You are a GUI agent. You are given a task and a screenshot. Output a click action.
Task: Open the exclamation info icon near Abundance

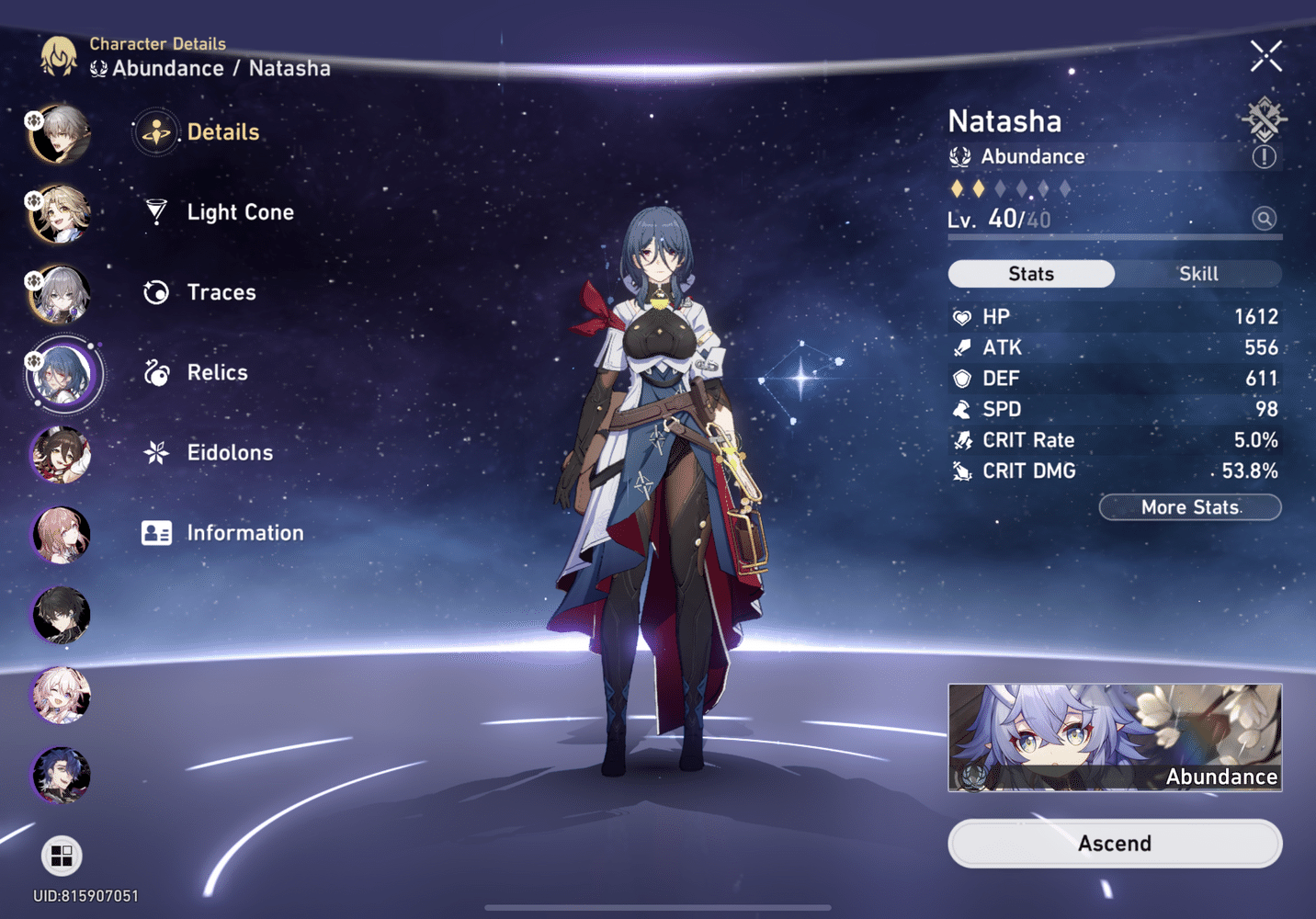click(1265, 157)
